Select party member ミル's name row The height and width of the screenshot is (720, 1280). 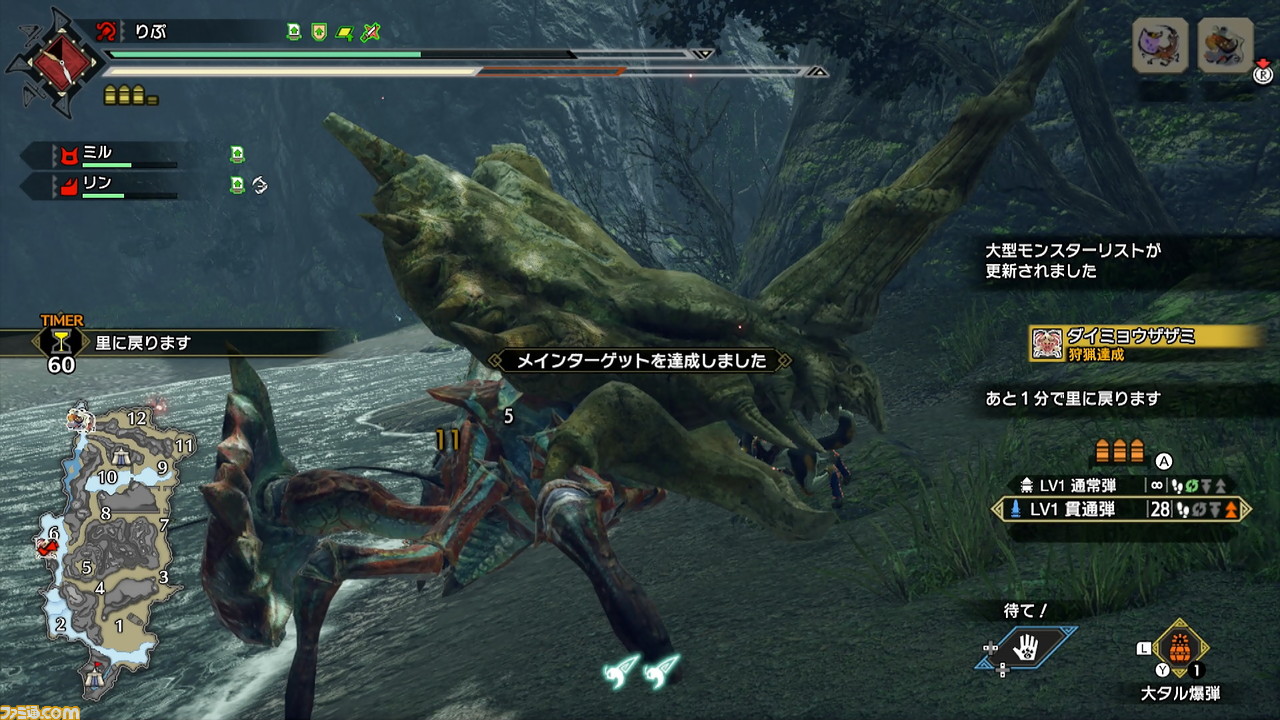(100, 154)
